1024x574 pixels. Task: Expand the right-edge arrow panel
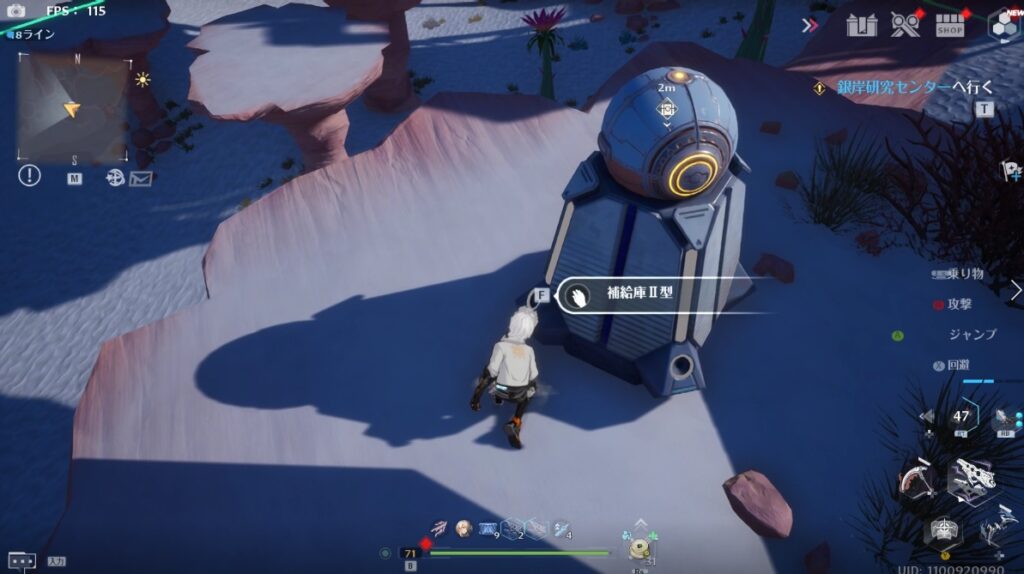coord(1016,290)
